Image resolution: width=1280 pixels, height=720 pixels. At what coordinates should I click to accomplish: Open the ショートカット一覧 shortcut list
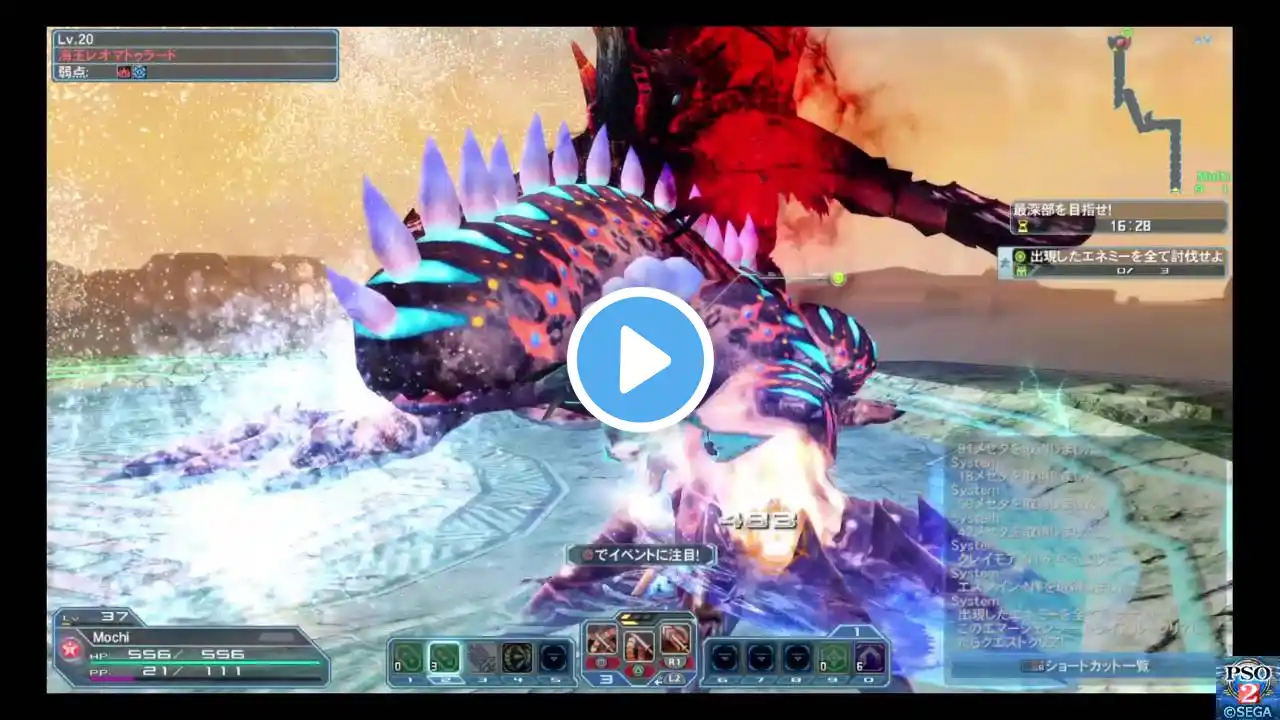(1090, 666)
